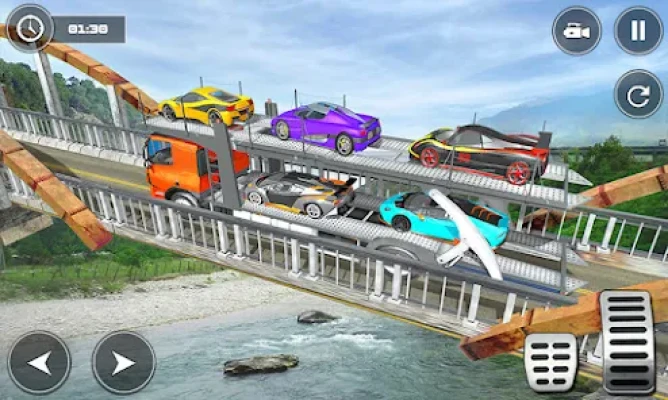Hit the tall accelerator pedal
This screenshot has height=400, width=668.
point(627,341)
